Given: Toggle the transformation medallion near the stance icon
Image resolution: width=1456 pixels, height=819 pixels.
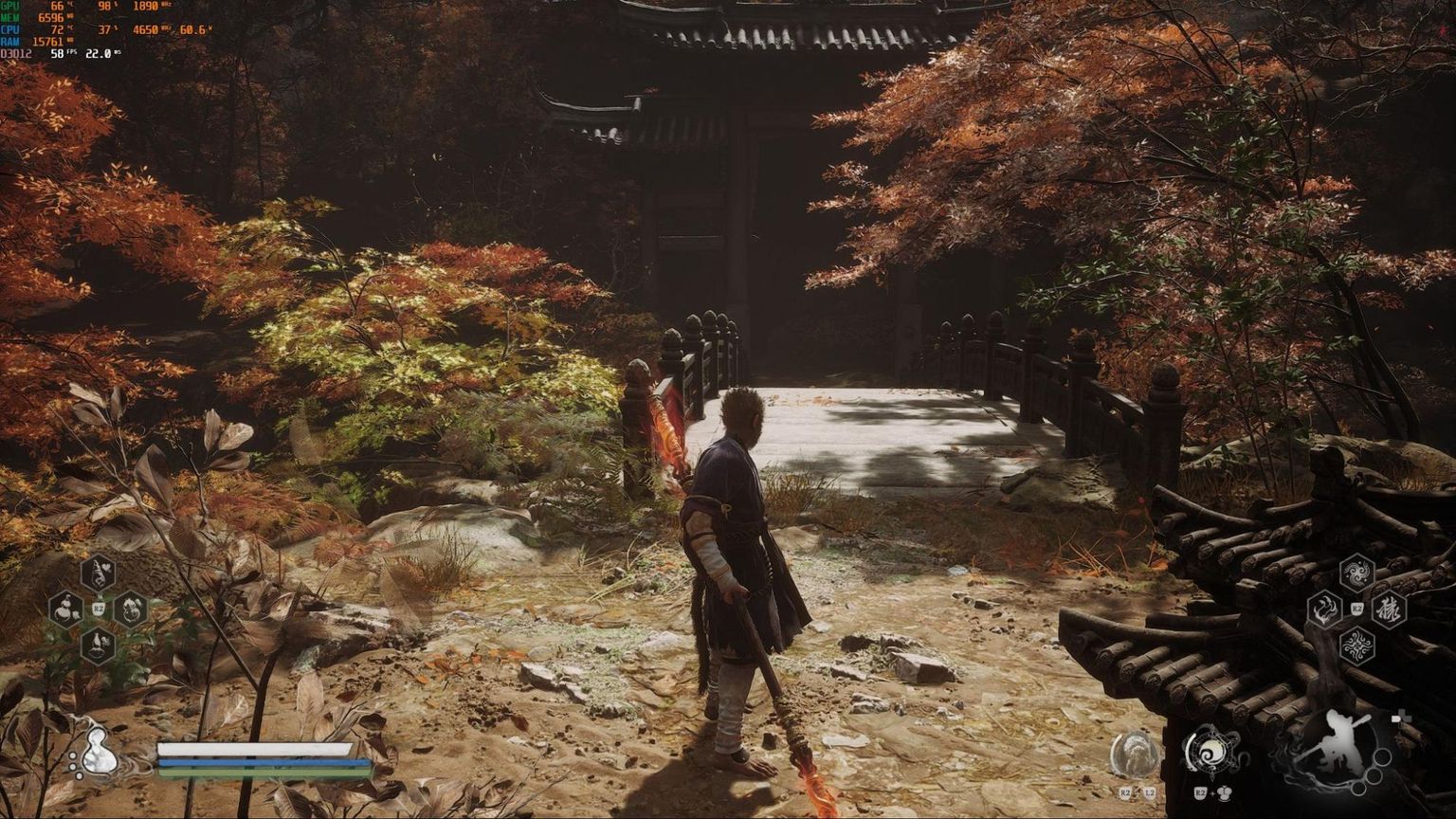Looking at the screenshot, I should coord(1136,754).
